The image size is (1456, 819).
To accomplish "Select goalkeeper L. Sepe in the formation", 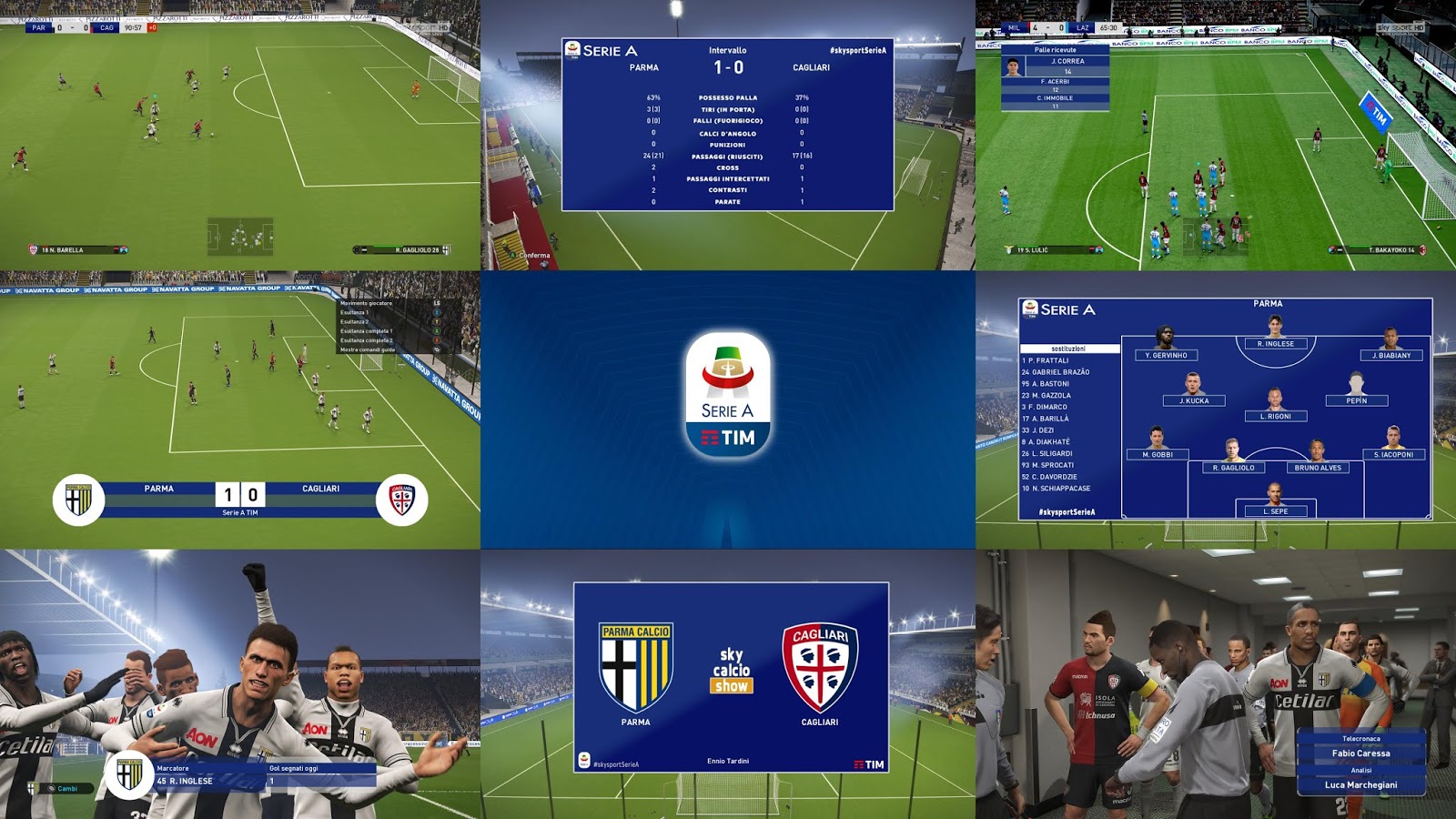I will point(1275,511).
